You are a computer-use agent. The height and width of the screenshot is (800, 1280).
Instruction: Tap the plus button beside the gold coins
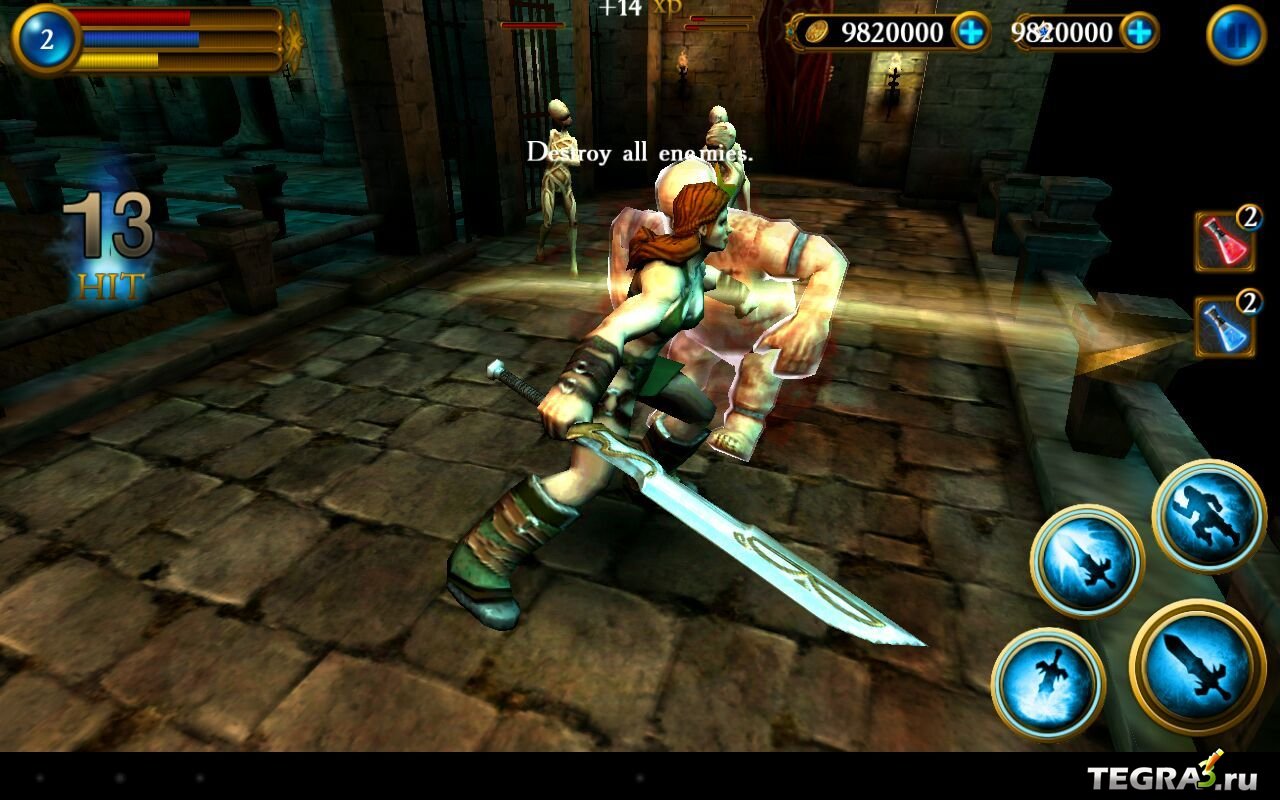coord(969,32)
